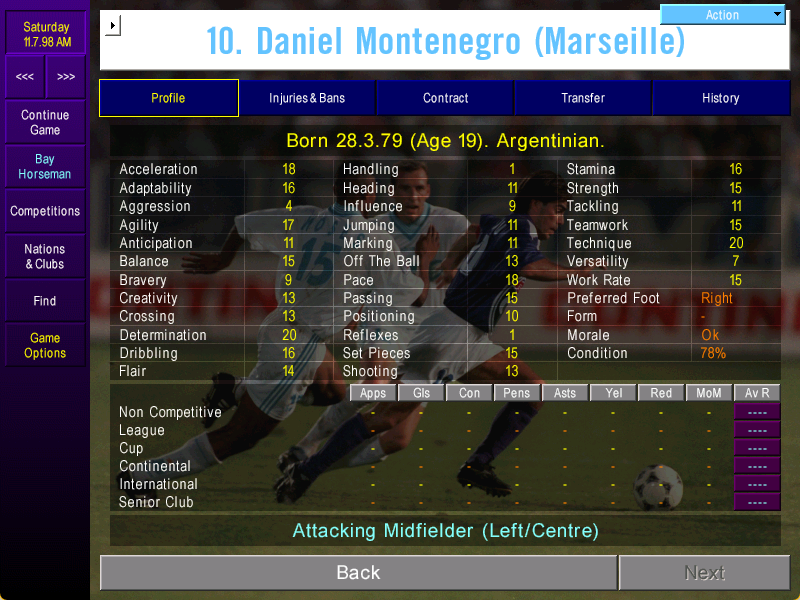Open the Action dropdown menu
Viewport: 800px width, 600px height.
[723, 14]
